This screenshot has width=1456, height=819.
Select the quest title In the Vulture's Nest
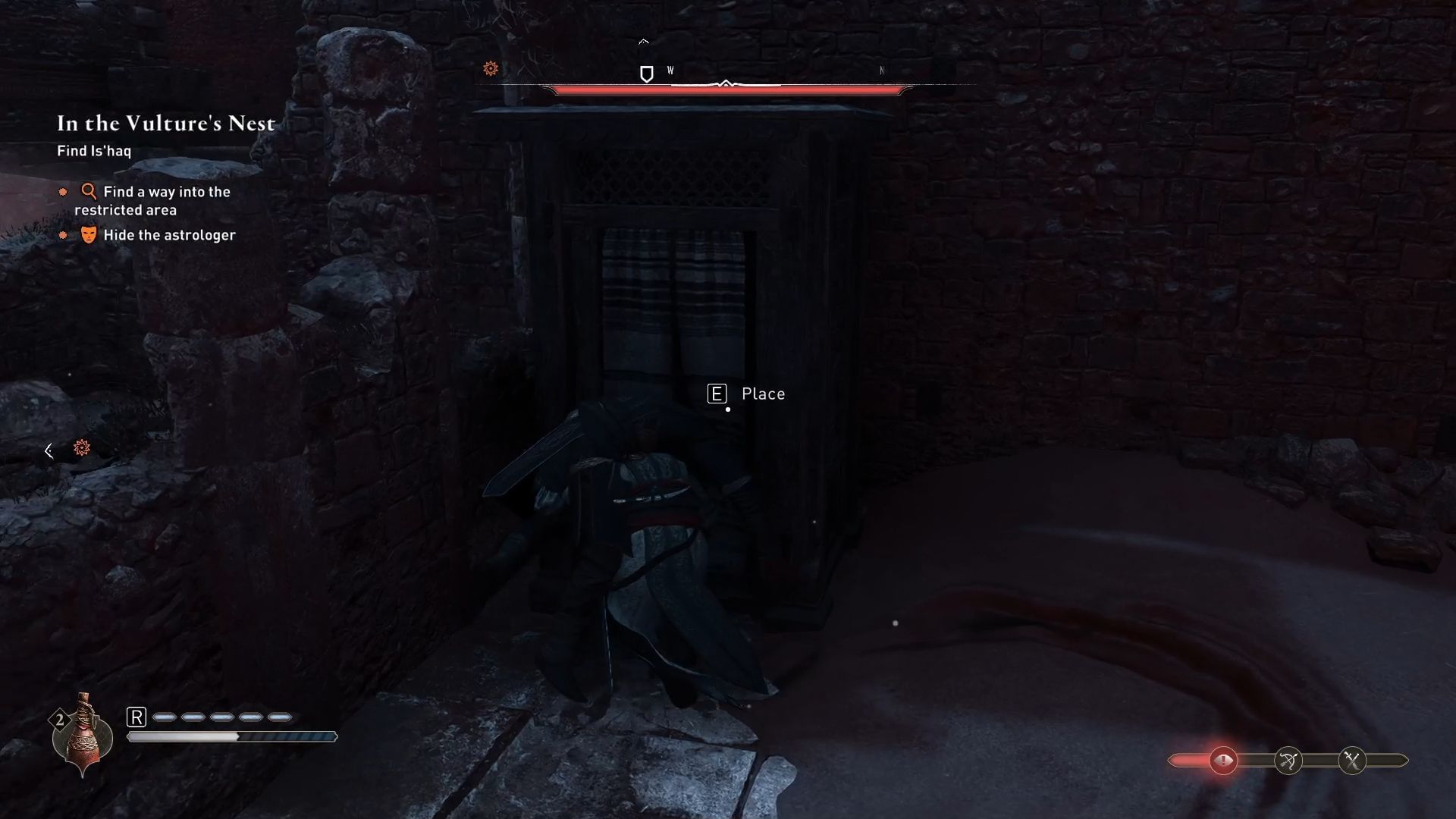click(x=165, y=123)
